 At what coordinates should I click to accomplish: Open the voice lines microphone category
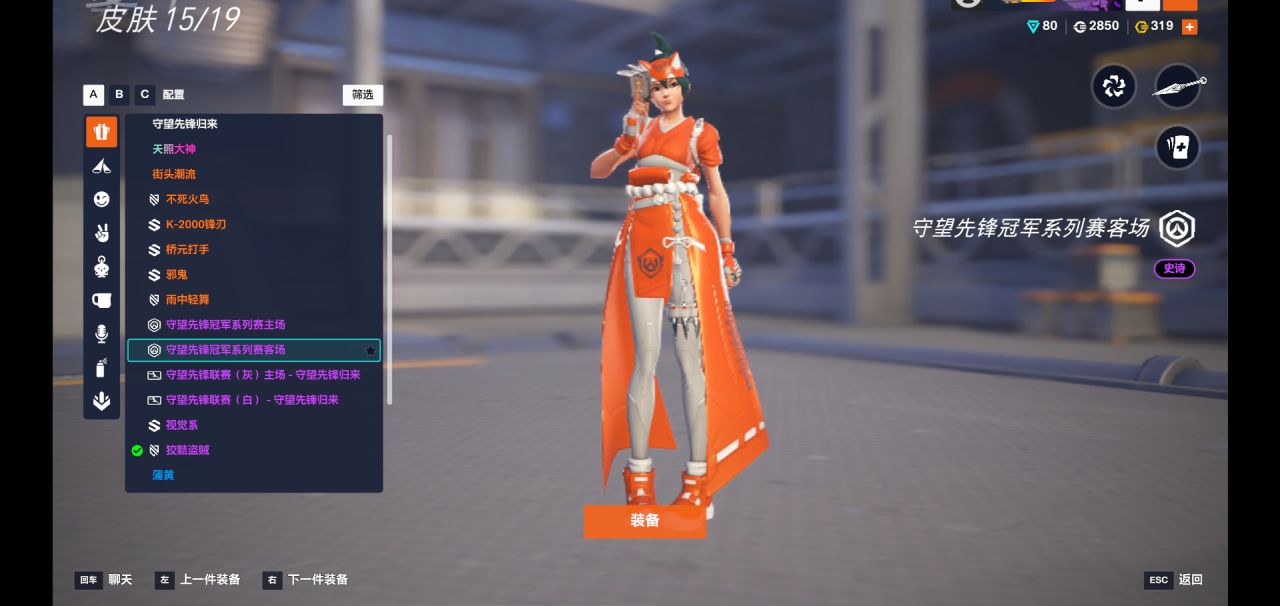[x=102, y=334]
